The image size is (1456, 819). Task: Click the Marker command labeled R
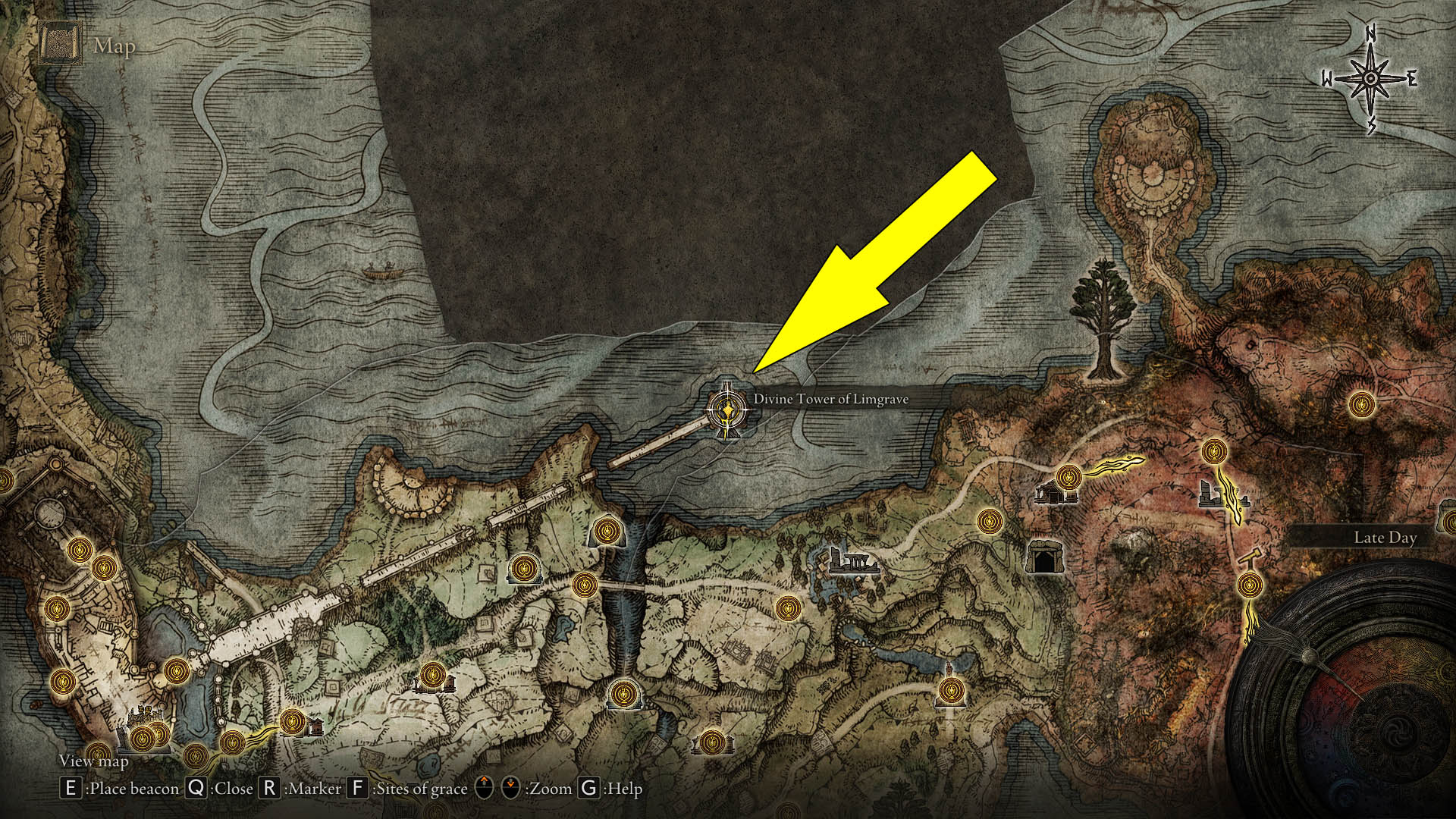pyautogui.click(x=268, y=789)
